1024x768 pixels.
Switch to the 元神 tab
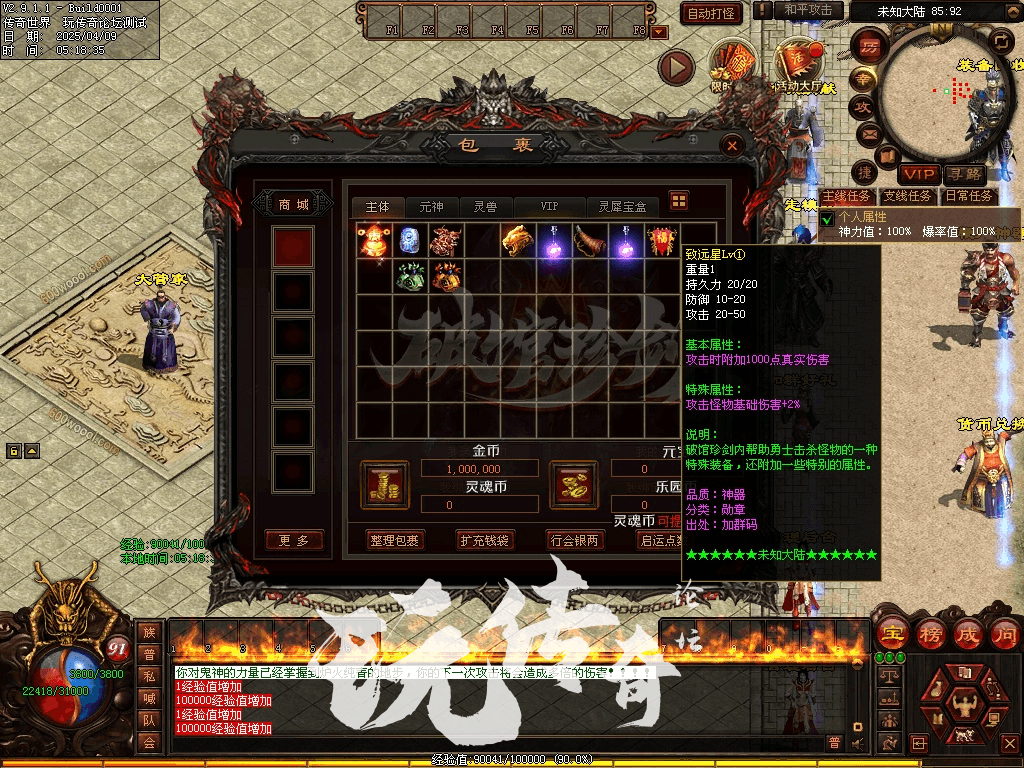click(x=431, y=207)
